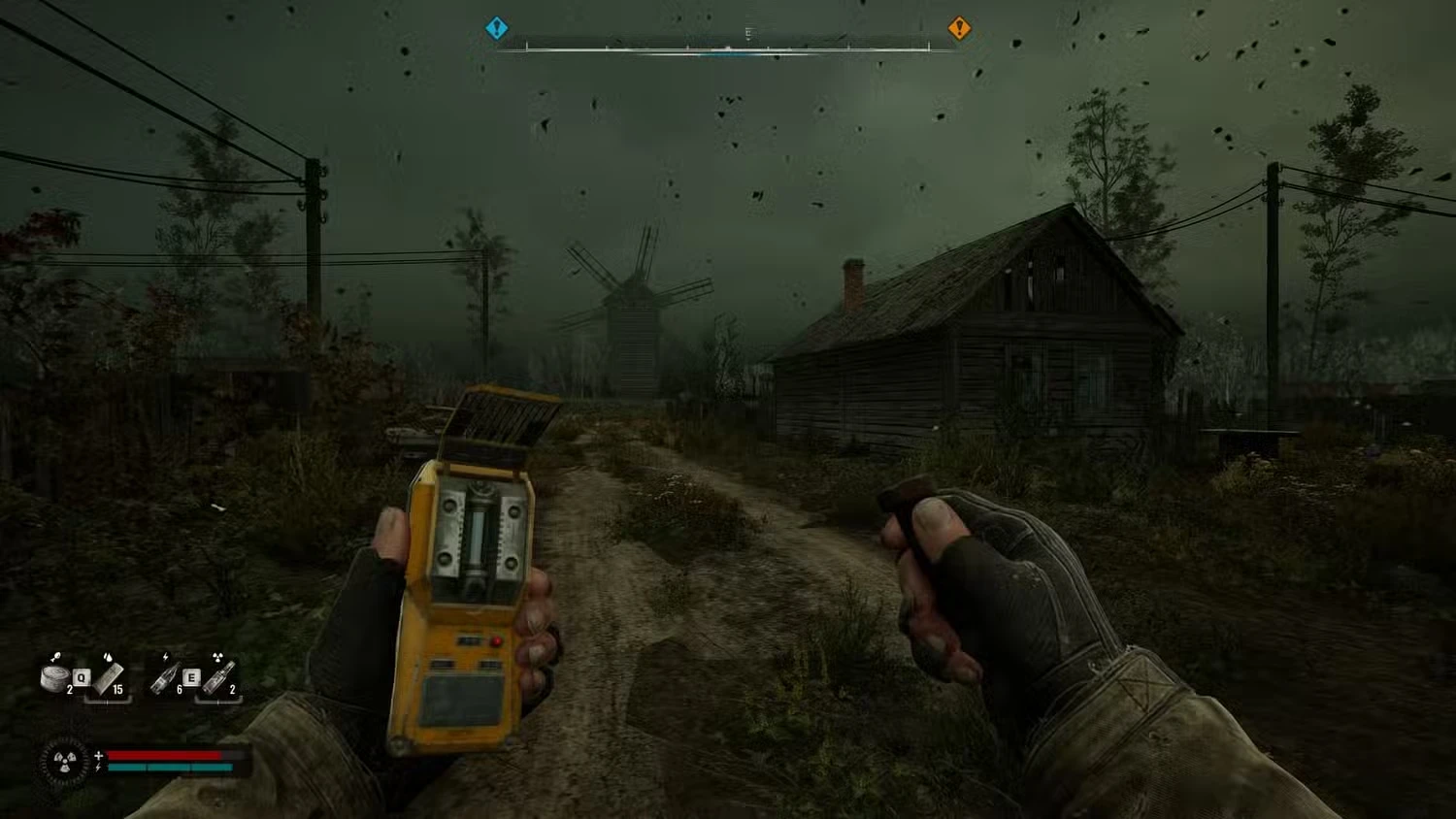Click the orange side quest marker
Viewport: 1456px width, 819px height.
pyautogui.click(x=959, y=27)
